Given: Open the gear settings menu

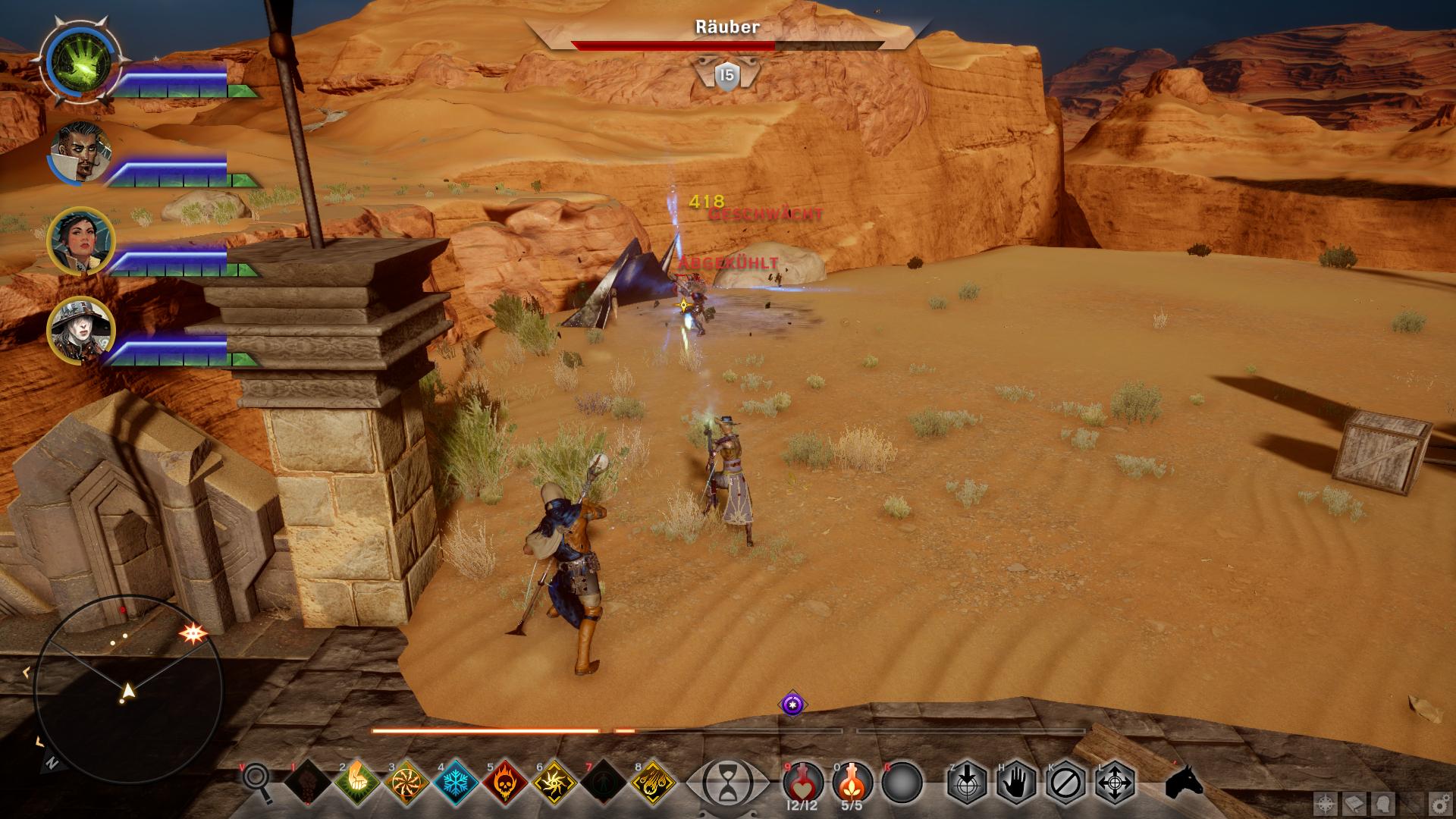Looking at the screenshot, I should pyautogui.click(x=1439, y=803).
